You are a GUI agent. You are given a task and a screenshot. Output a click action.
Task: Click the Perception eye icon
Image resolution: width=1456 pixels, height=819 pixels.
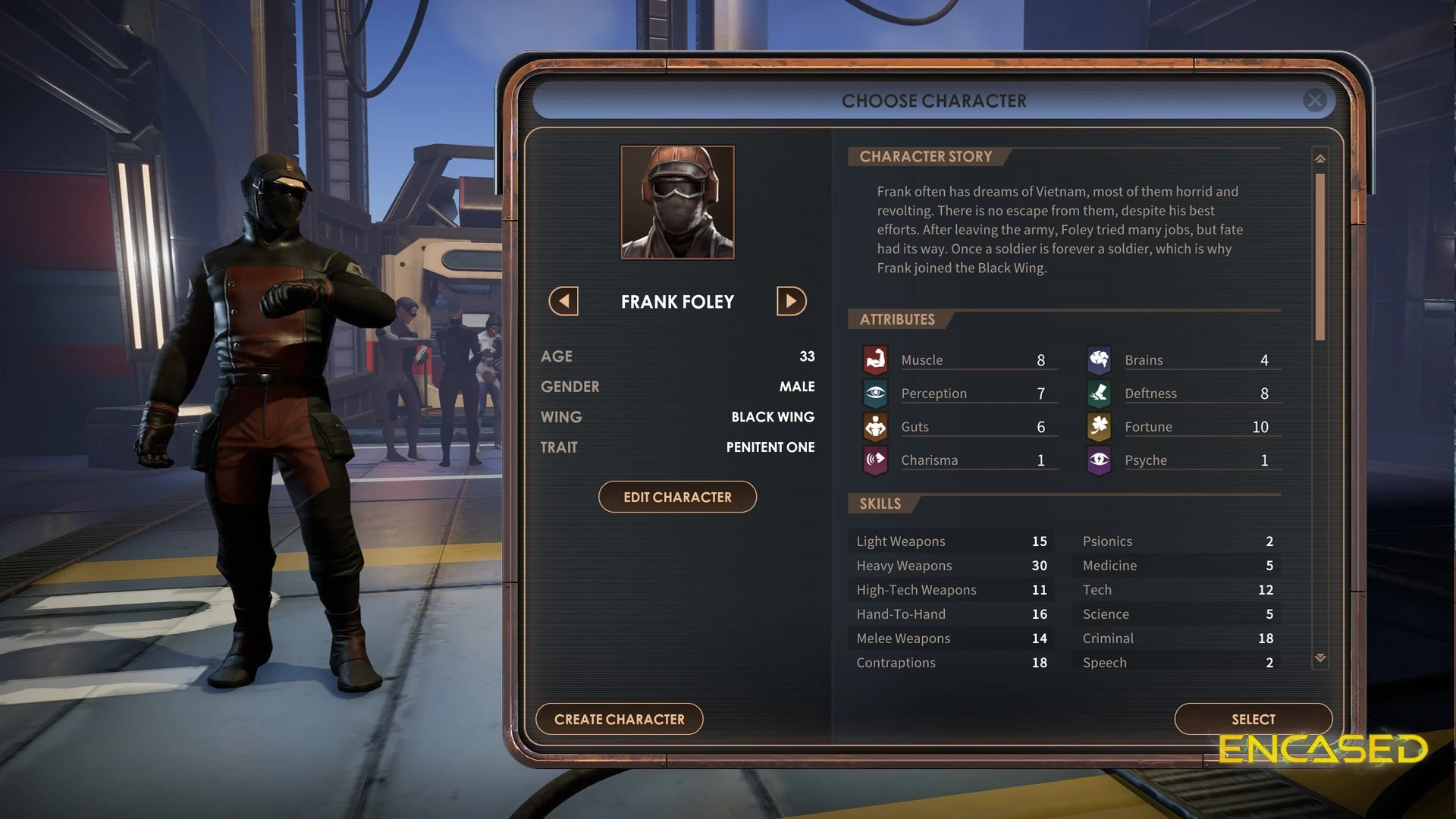(876, 393)
